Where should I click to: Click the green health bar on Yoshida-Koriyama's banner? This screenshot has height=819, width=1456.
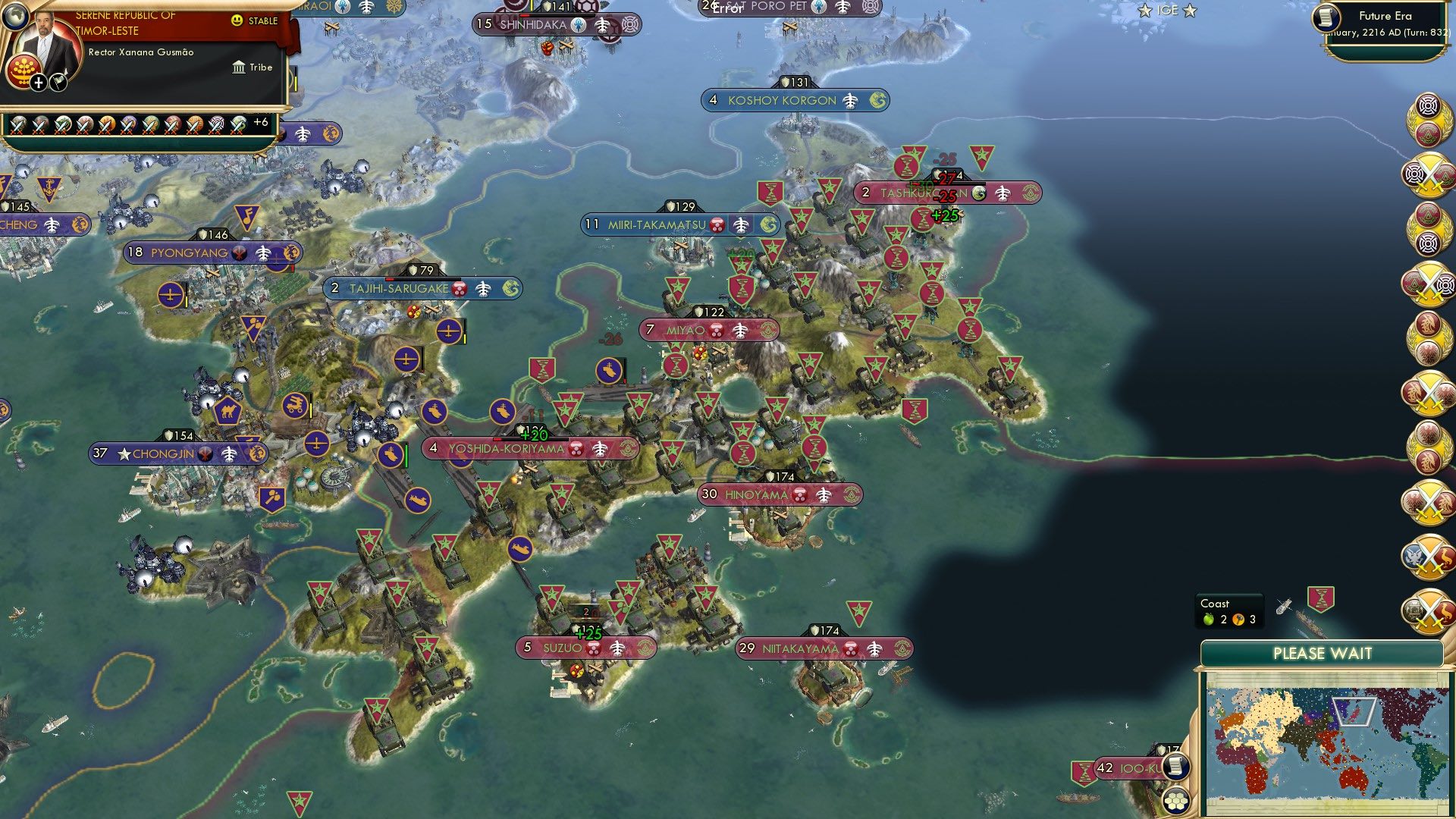531,437
